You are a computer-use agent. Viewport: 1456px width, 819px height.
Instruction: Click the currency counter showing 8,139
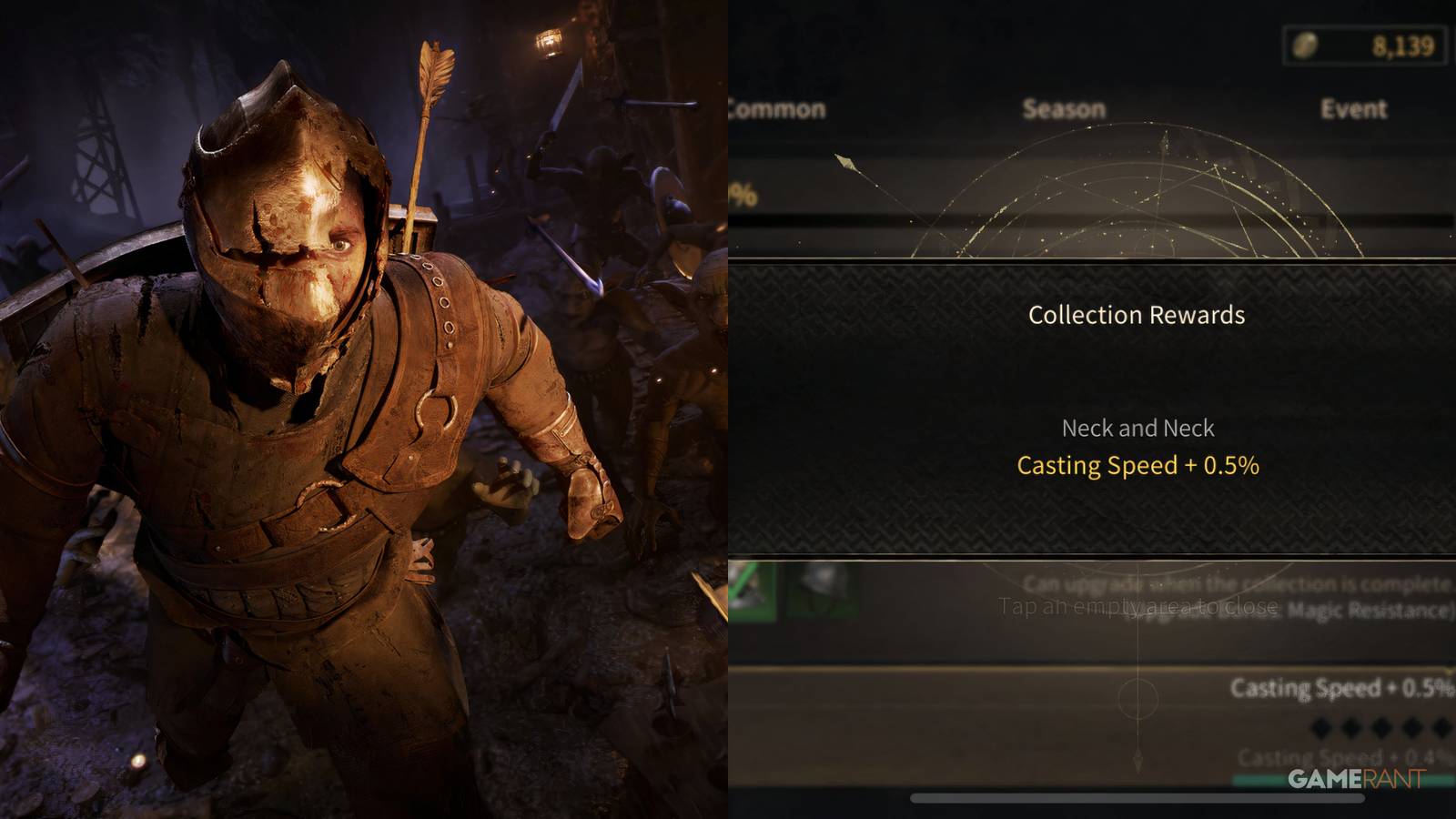1406,44
